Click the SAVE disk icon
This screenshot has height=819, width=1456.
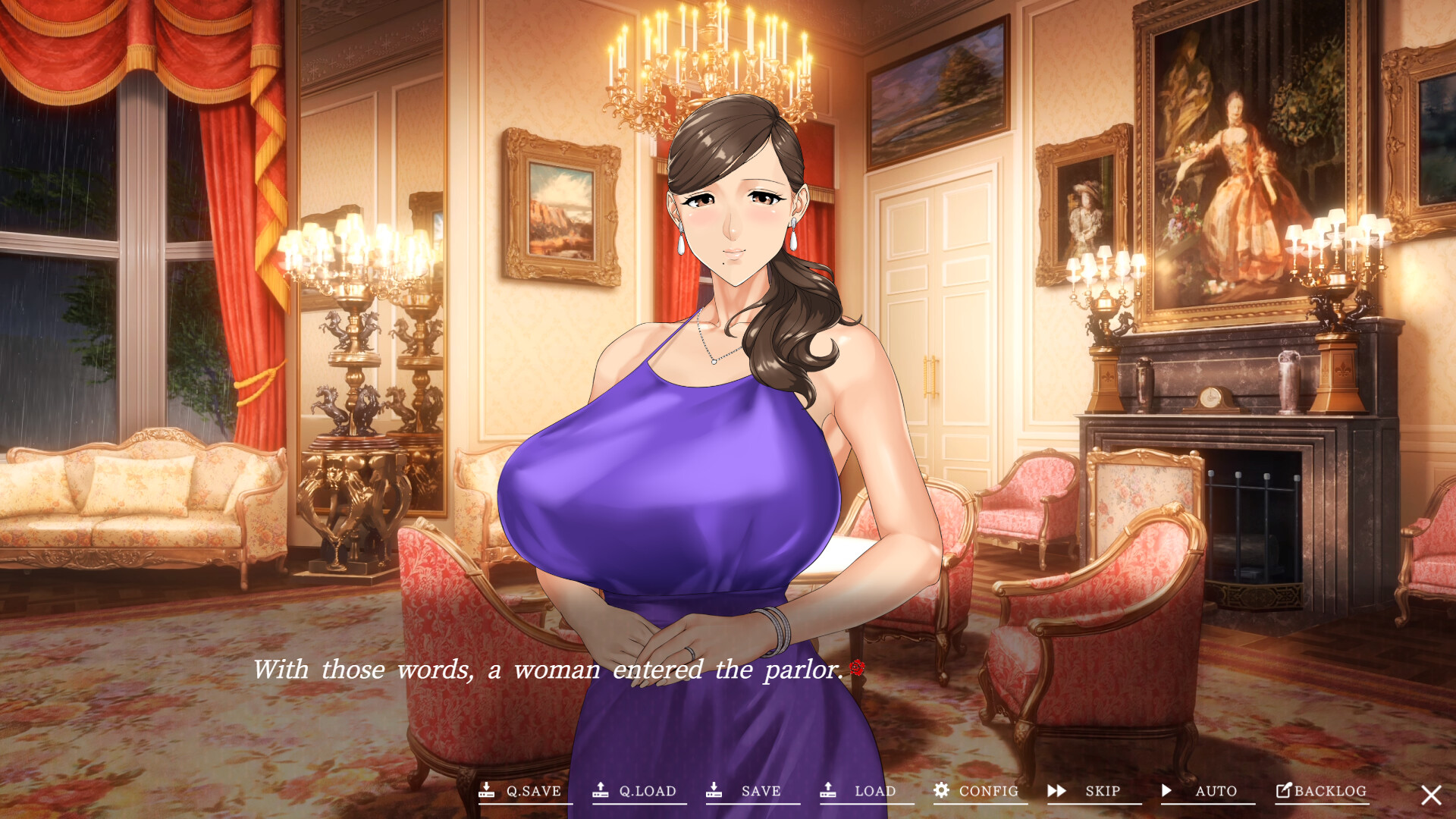715,791
